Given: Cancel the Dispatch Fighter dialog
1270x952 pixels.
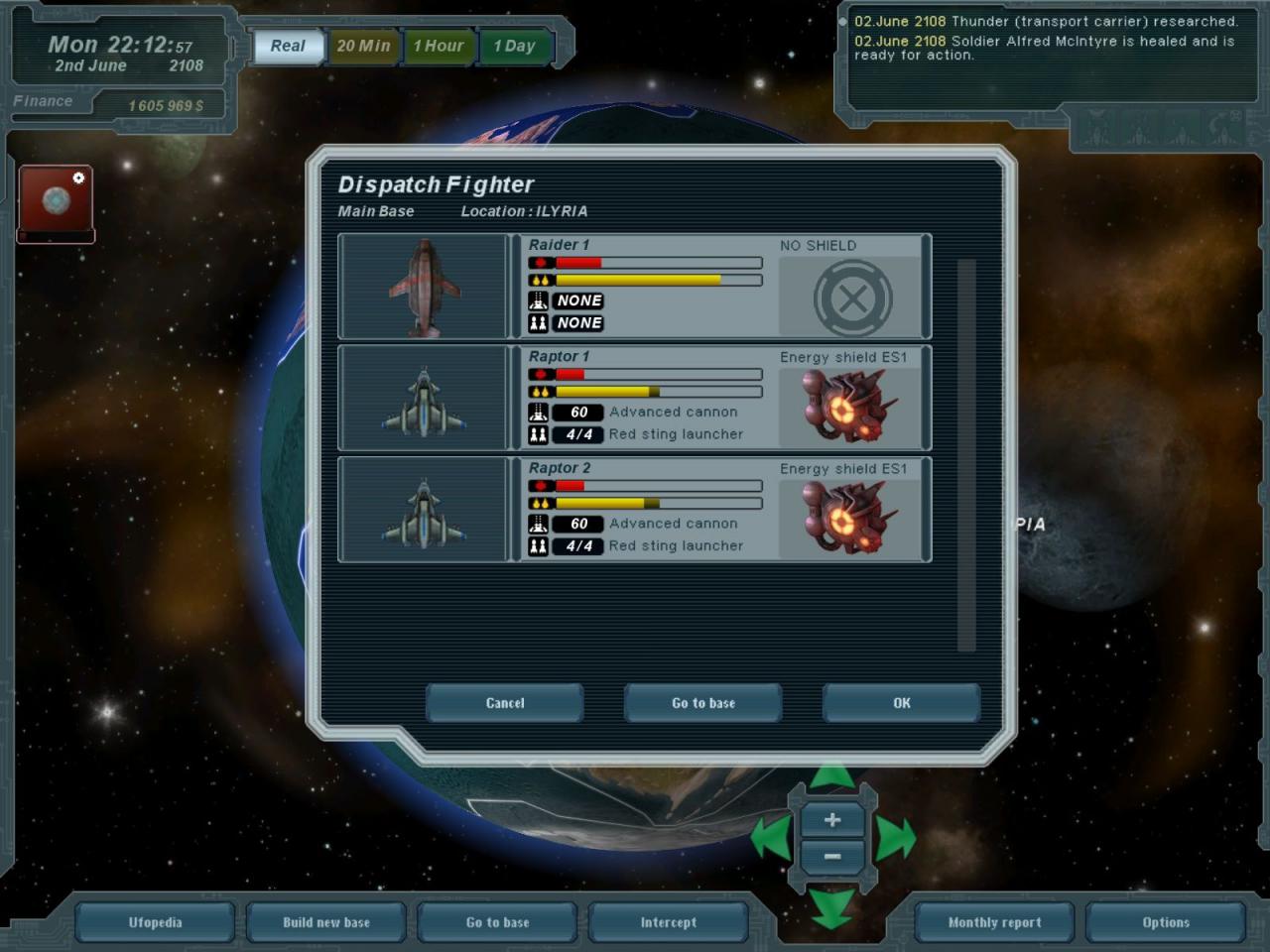Looking at the screenshot, I should pyautogui.click(x=504, y=703).
